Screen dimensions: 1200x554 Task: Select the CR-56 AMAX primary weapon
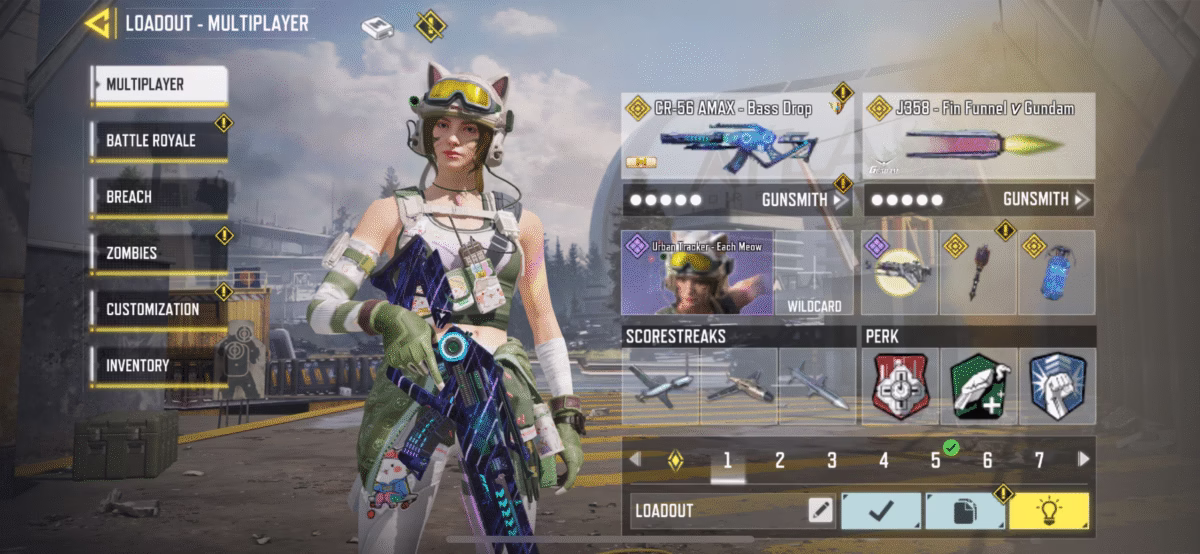point(738,136)
